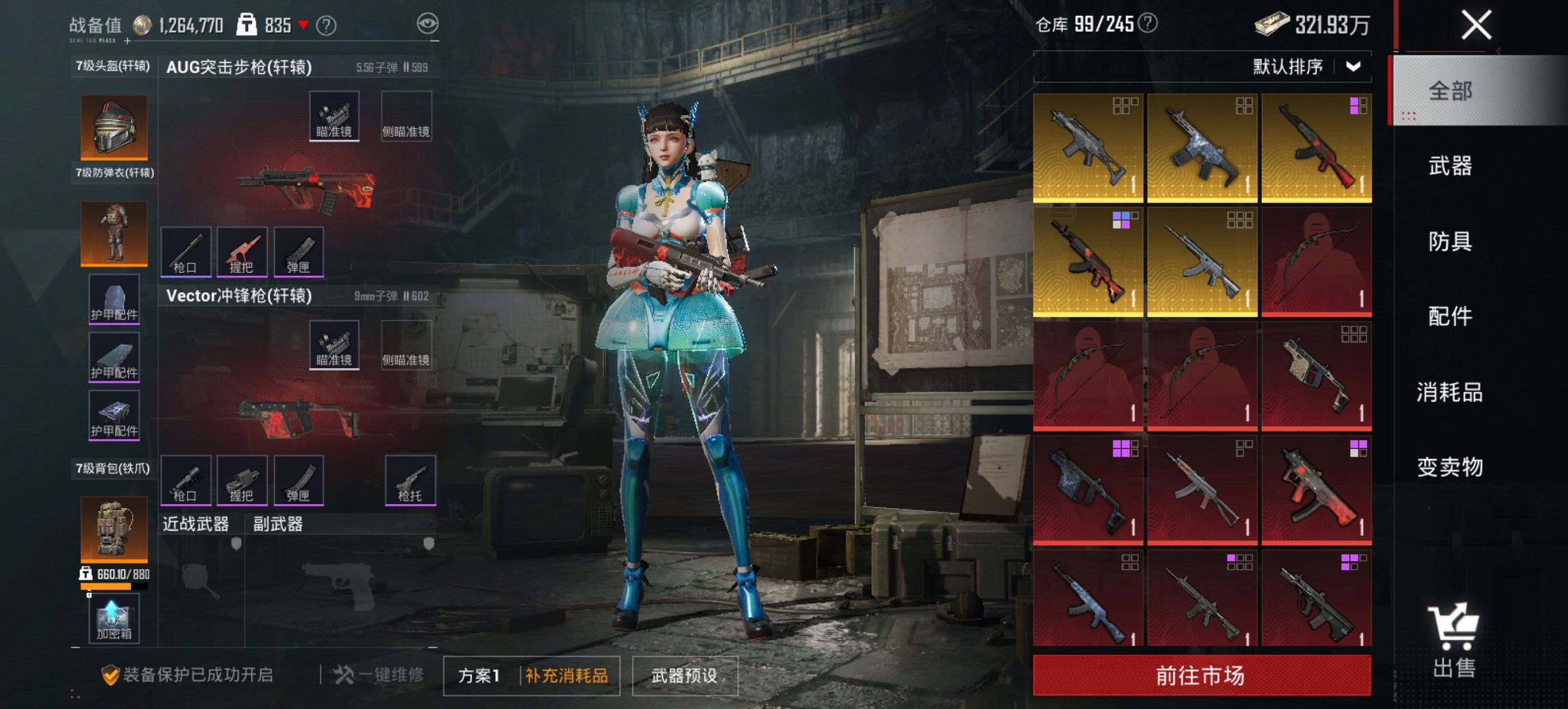This screenshot has width=1568, height=709.
Task: Click the eye preview icon at the top
Action: (427, 23)
